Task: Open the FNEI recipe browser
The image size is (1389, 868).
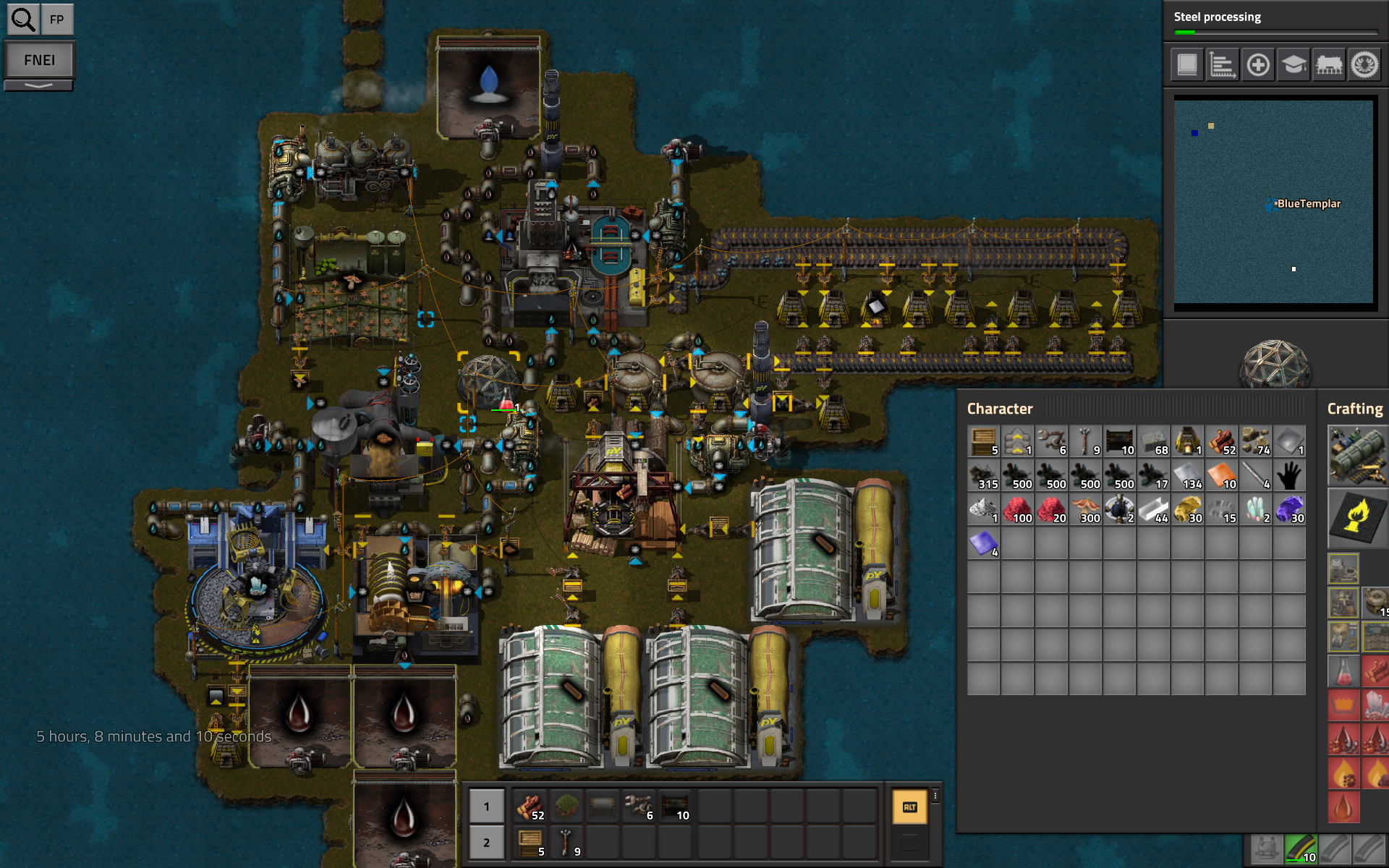Action: pyautogui.click(x=39, y=60)
